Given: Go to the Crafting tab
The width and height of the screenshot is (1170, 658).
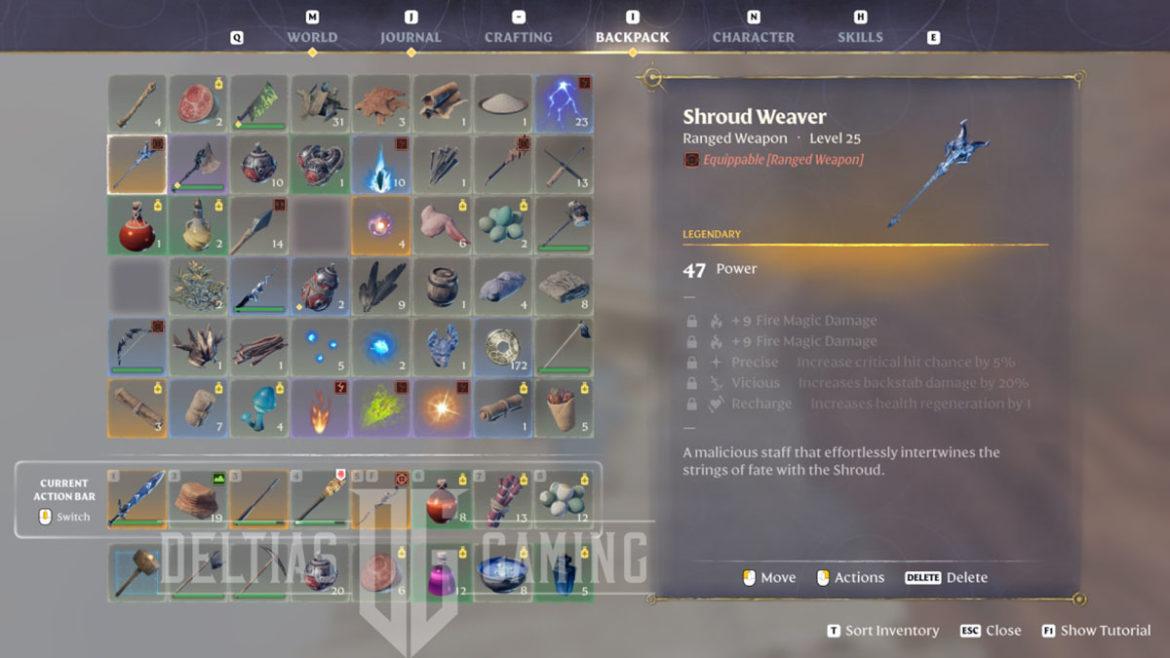Looking at the screenshot, I should click(518, 37).
